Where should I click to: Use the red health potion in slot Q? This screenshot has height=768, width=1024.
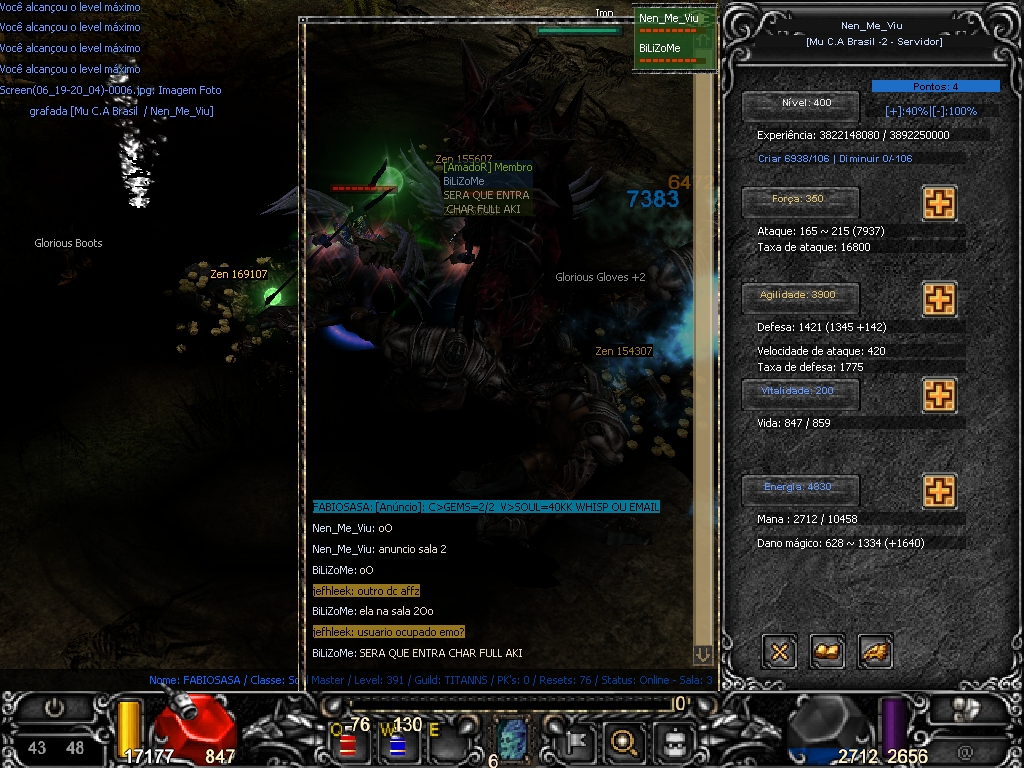349,745
